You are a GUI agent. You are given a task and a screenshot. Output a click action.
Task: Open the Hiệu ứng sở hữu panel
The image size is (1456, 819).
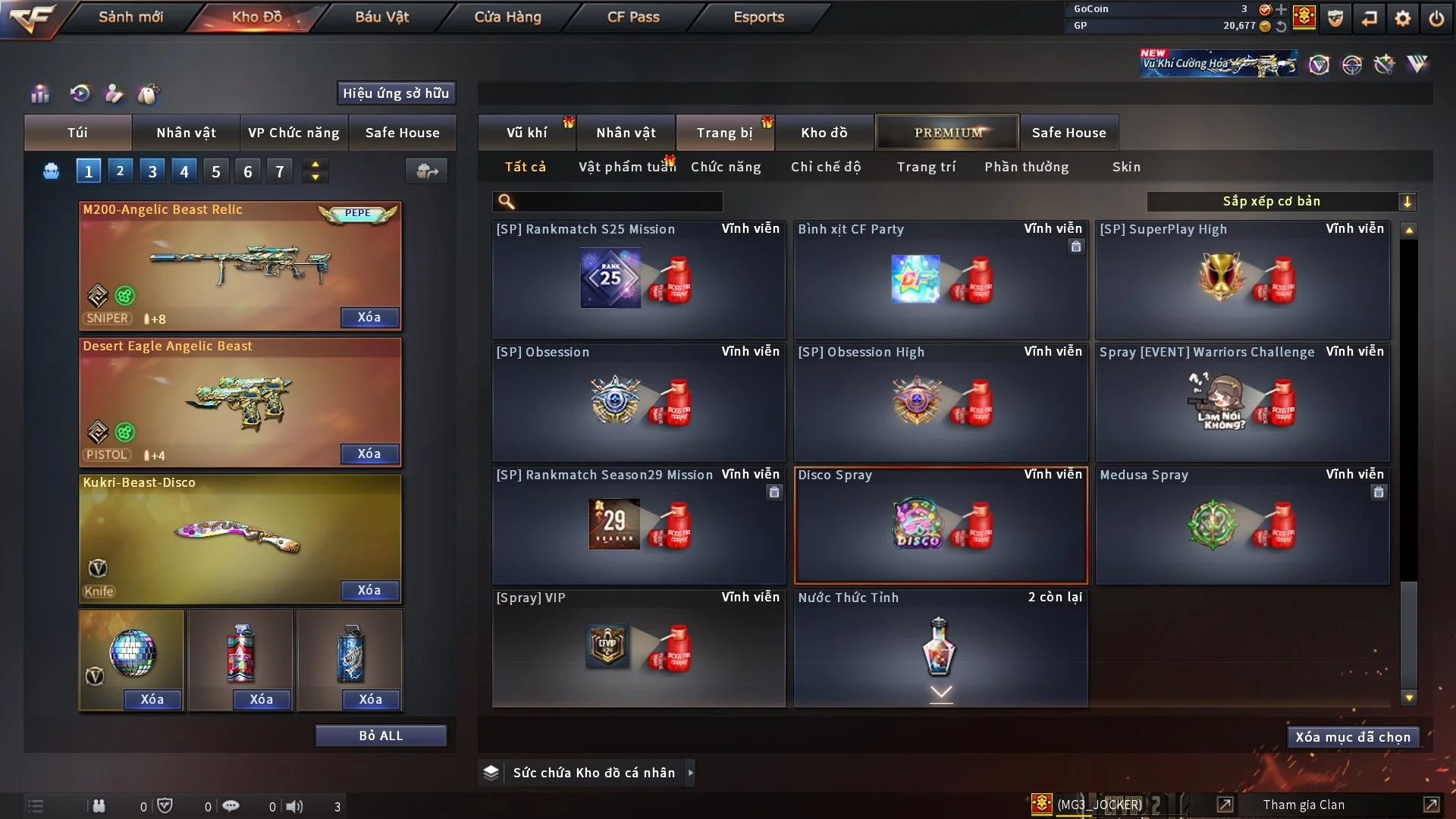(x=396, y=93)
